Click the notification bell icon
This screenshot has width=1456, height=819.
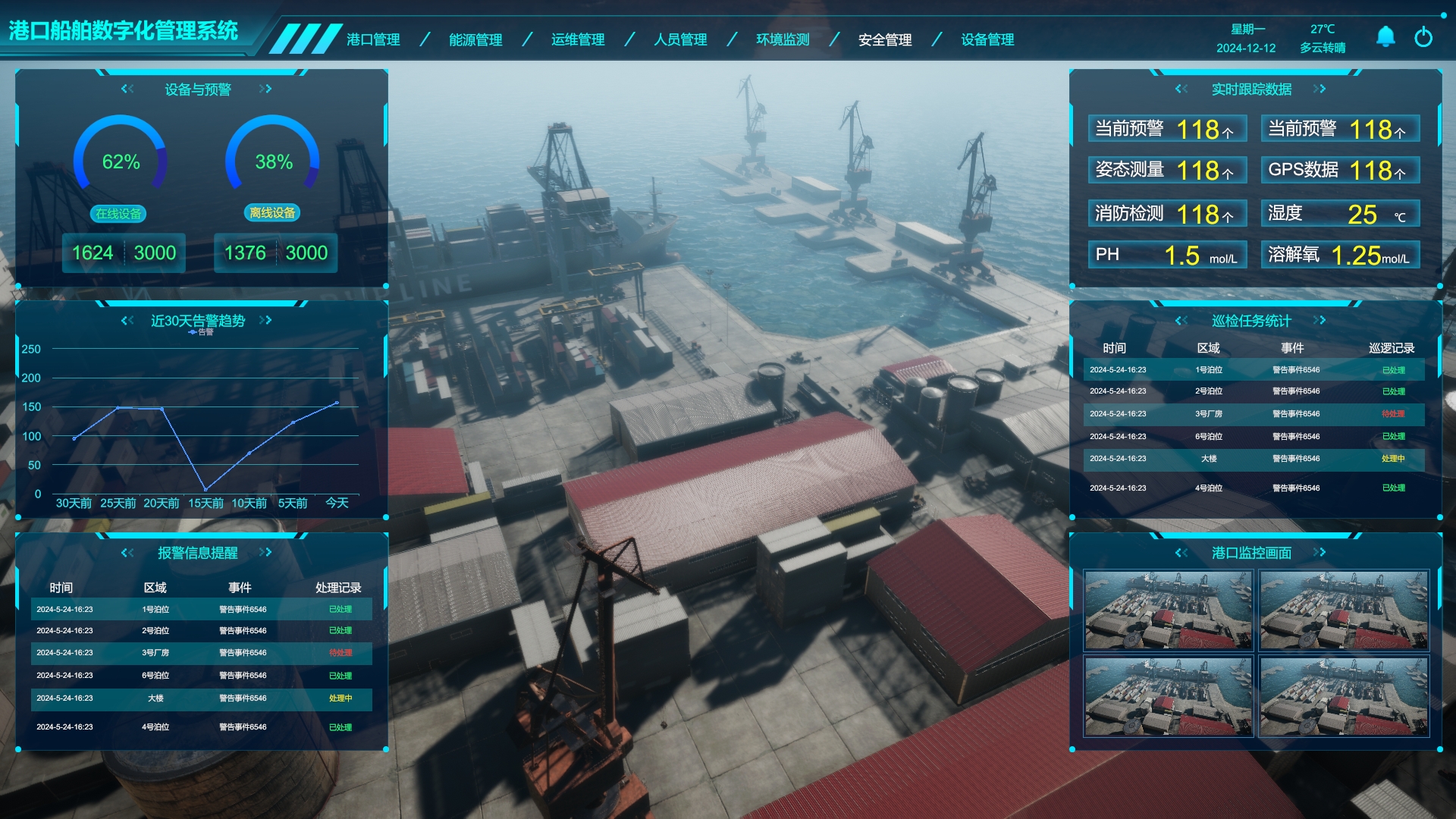(x=1385, y=36)
